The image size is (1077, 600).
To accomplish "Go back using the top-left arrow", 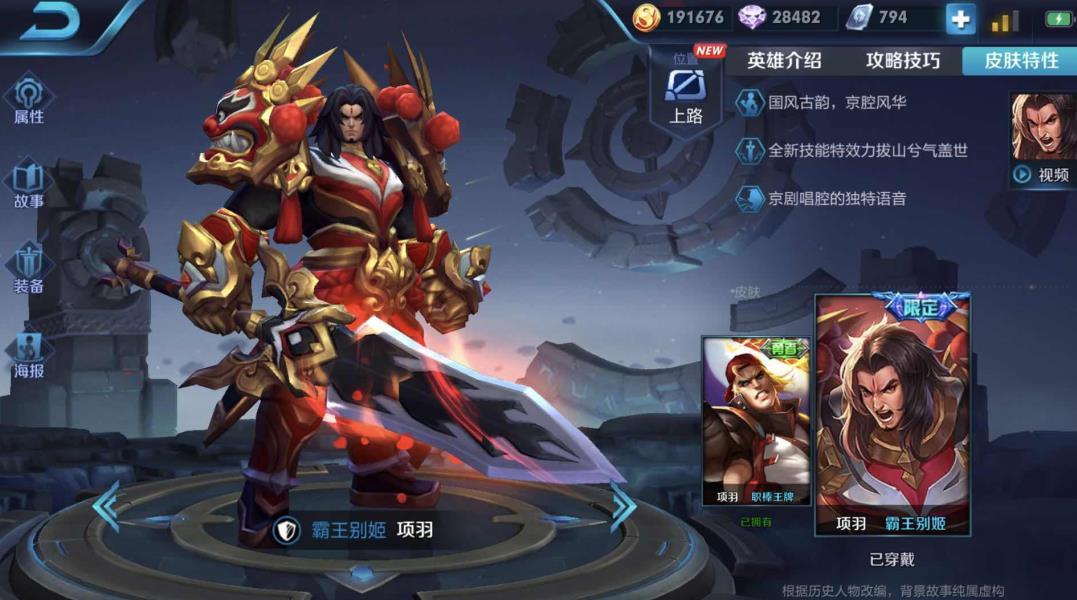I will coord(48,23).
